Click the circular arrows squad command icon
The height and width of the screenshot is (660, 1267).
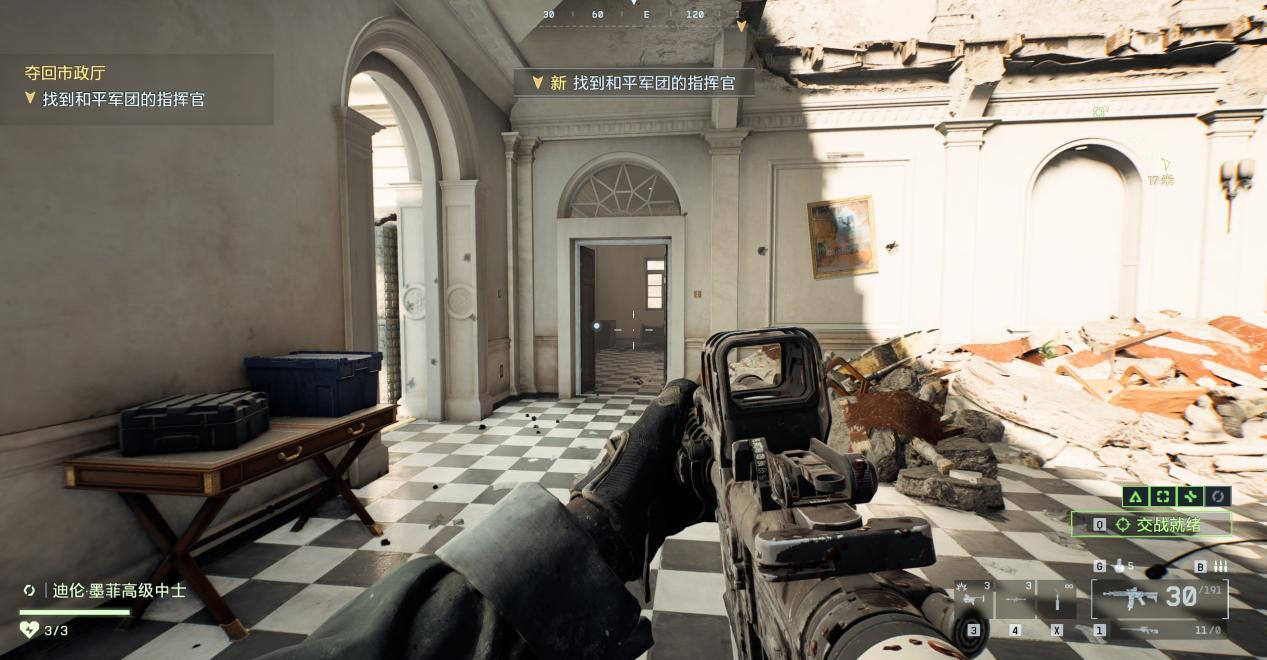point(1217,496)
